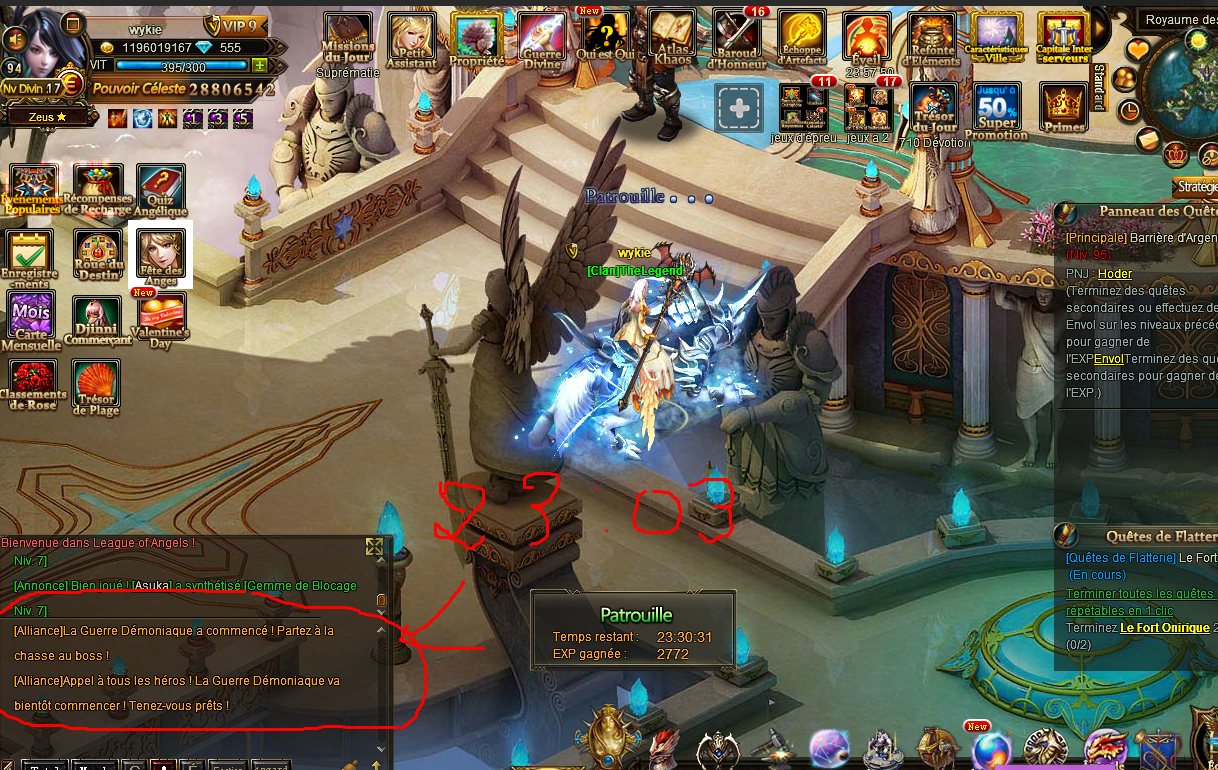Follow the Le Fort Onirique link
1218x770 pixels.
1164,628
